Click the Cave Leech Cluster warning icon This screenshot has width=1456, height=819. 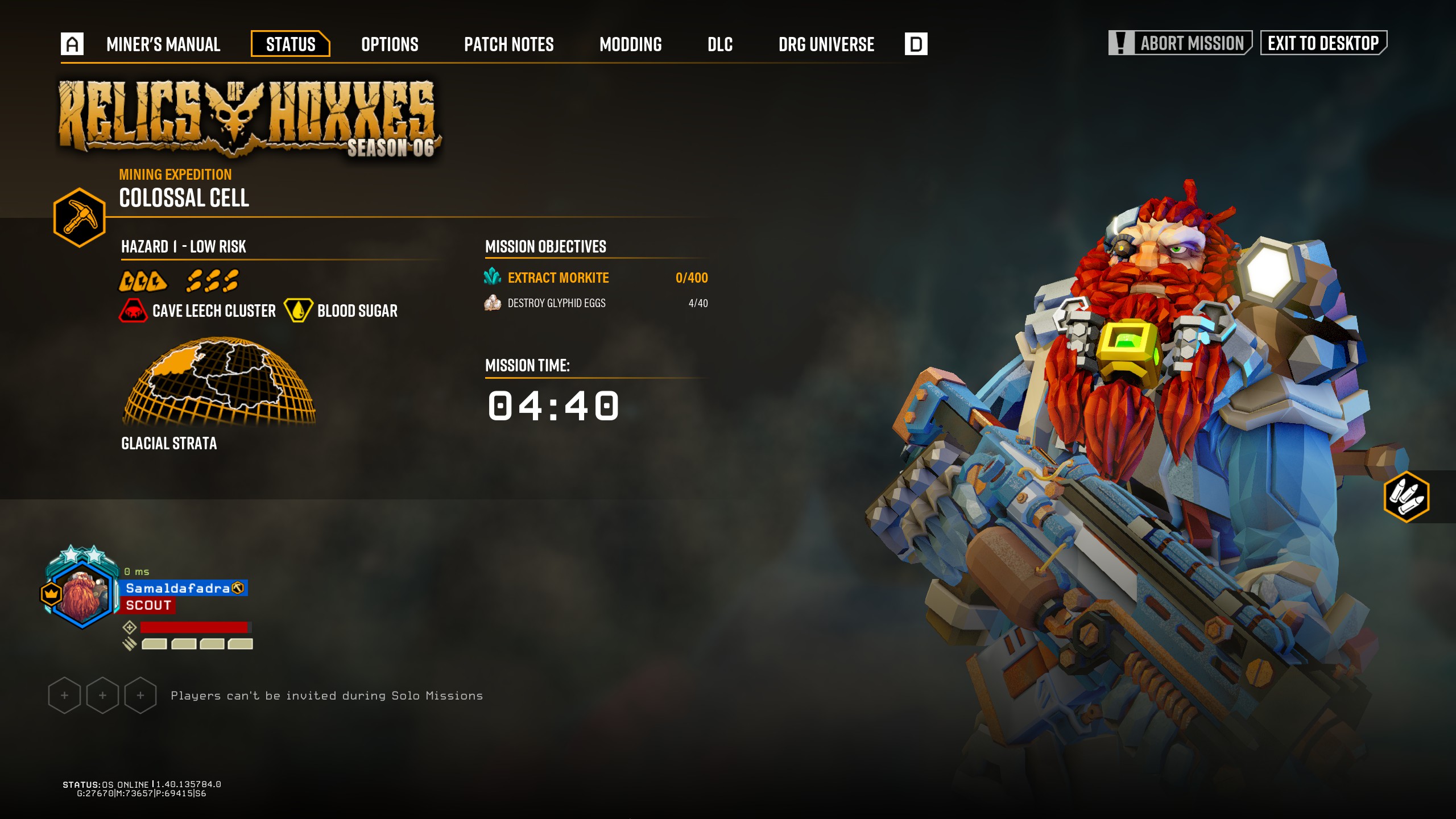pos(133,311)
